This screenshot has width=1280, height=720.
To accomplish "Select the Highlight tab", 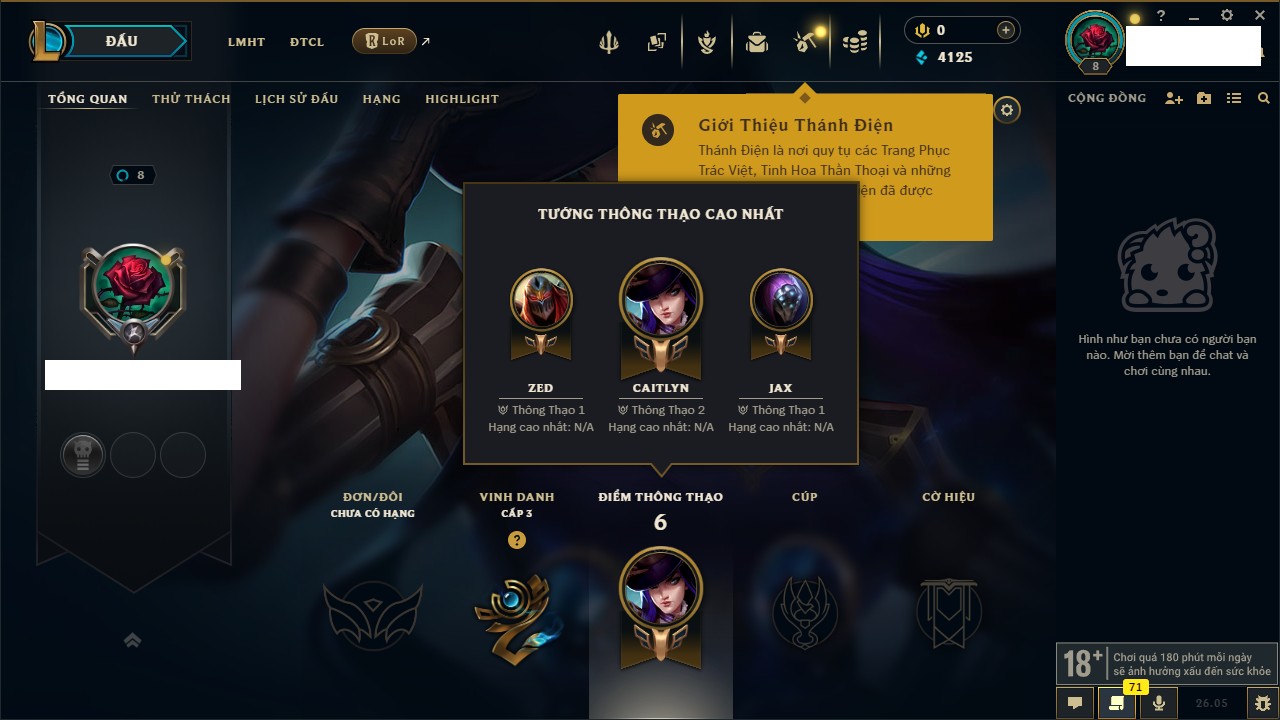I will click(x=461, y=99).
